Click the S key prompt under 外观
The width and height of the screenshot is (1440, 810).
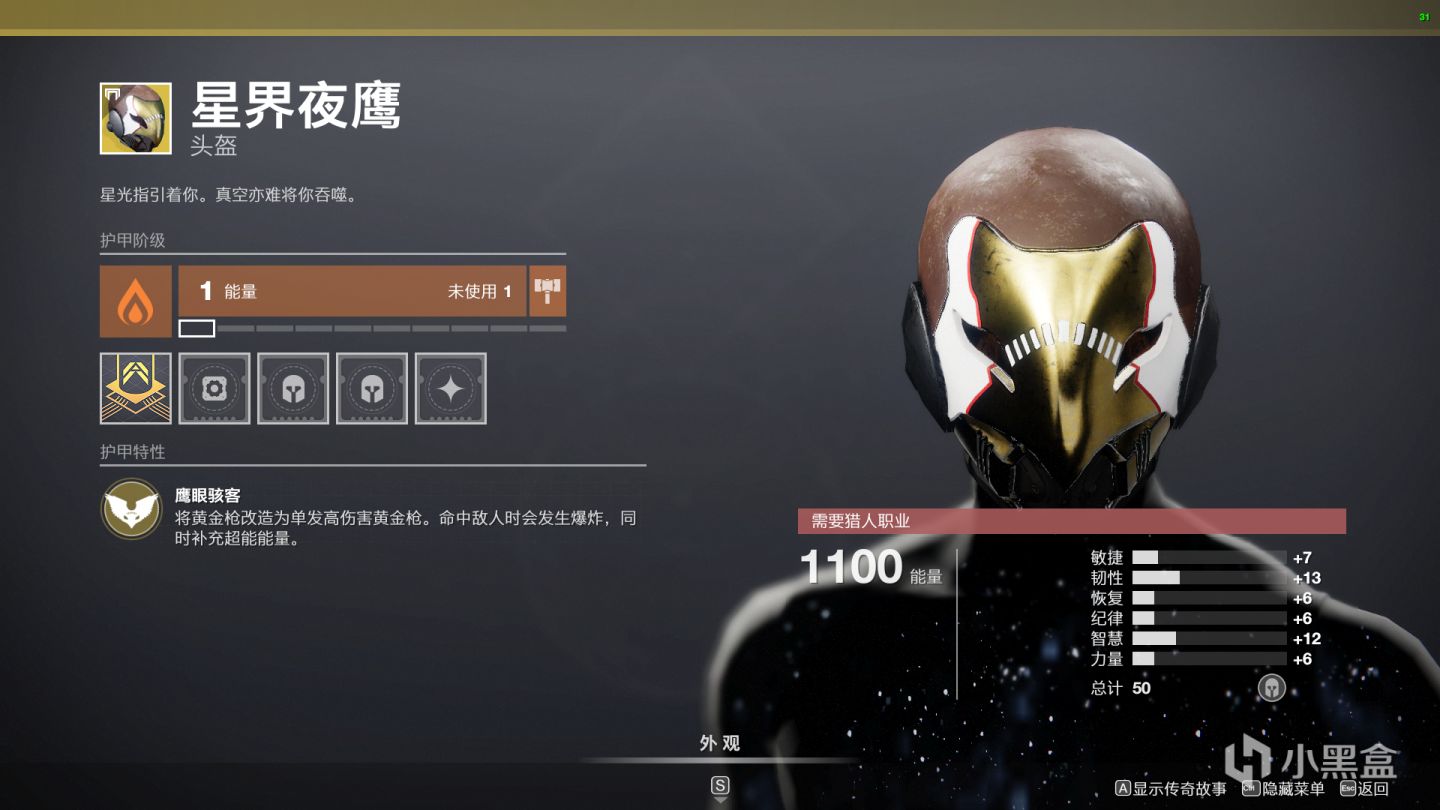pos(719,785)
